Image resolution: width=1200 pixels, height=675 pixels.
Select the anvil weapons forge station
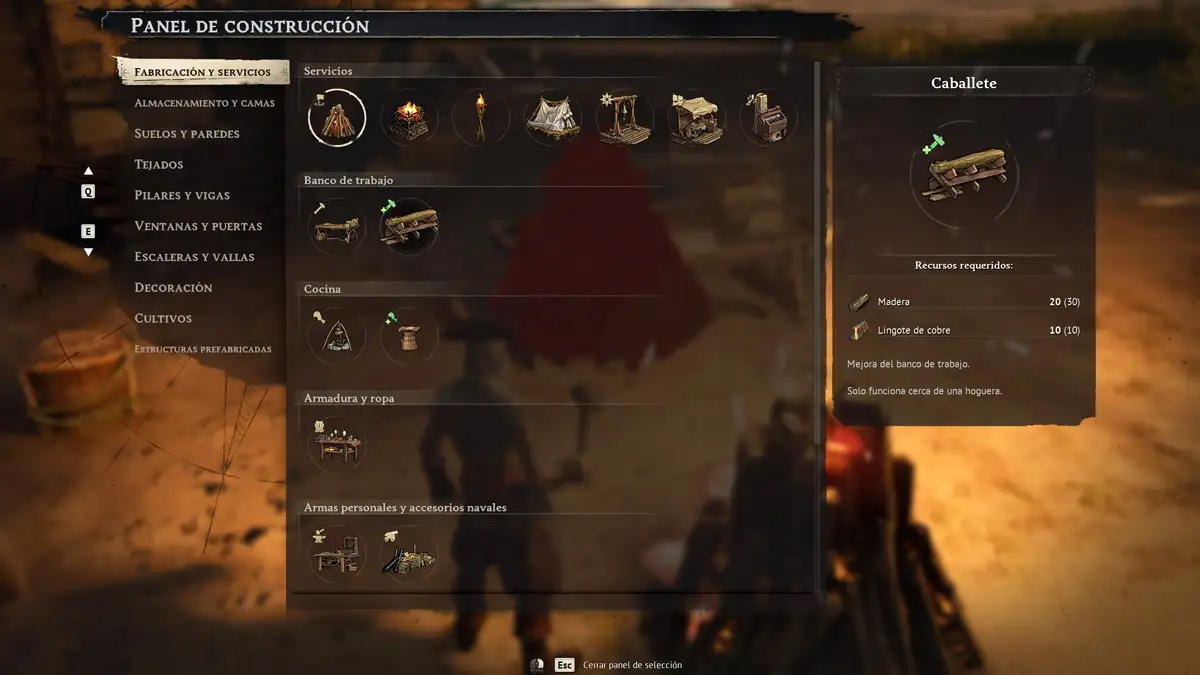[x=337, y=553]
